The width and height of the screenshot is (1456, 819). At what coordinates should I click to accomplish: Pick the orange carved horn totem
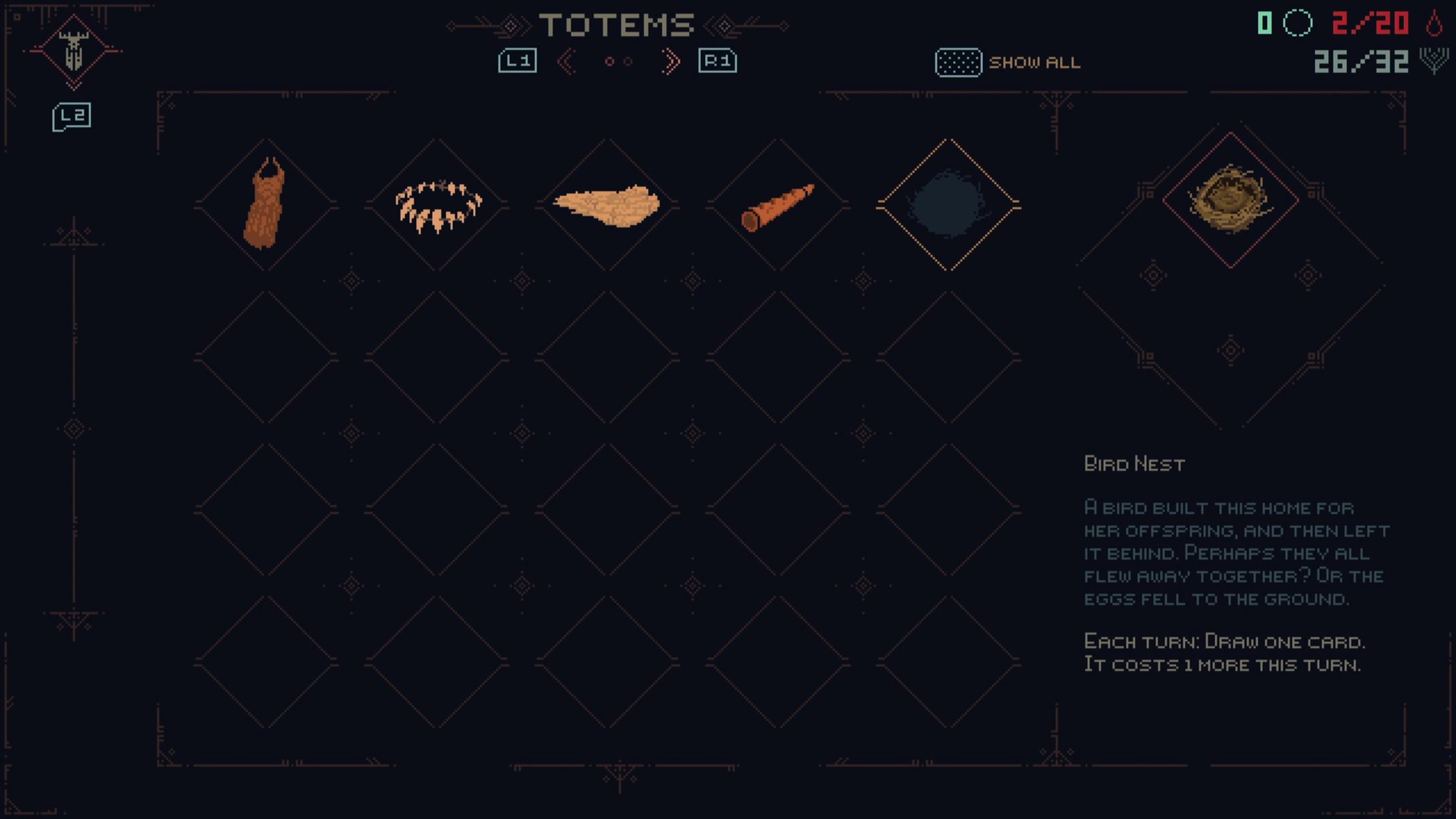778,206
